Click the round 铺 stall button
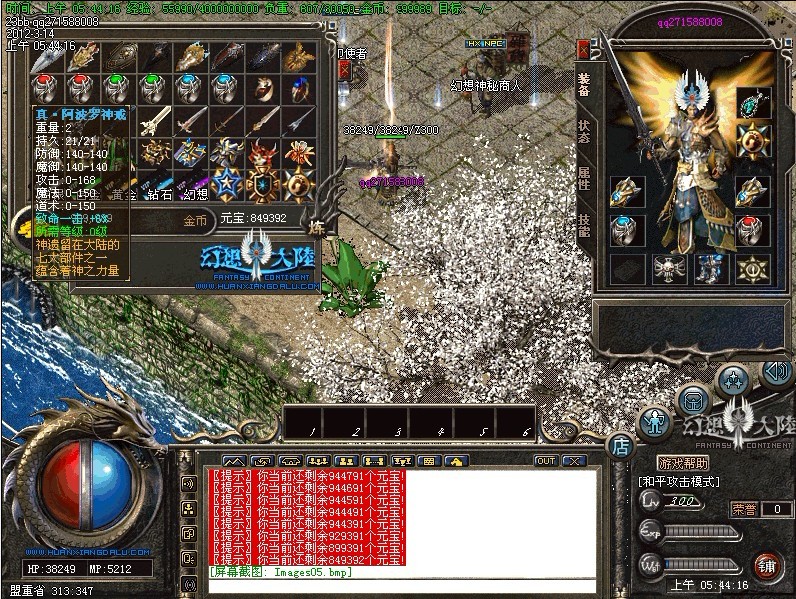The image size is (796, 599). pyautogui.click(x=767, y=566)
